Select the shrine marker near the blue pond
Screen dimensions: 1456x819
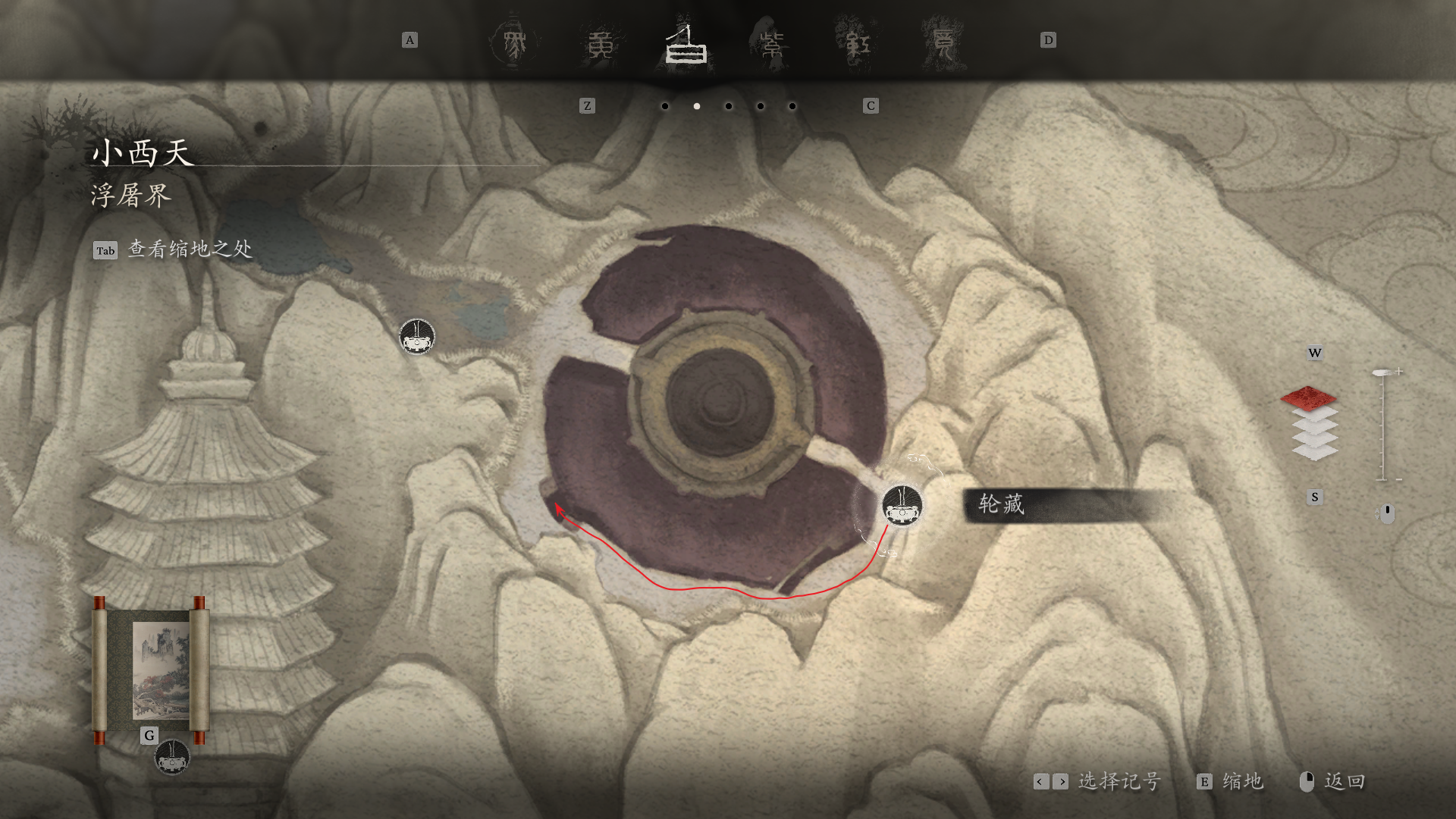point(417,337)
